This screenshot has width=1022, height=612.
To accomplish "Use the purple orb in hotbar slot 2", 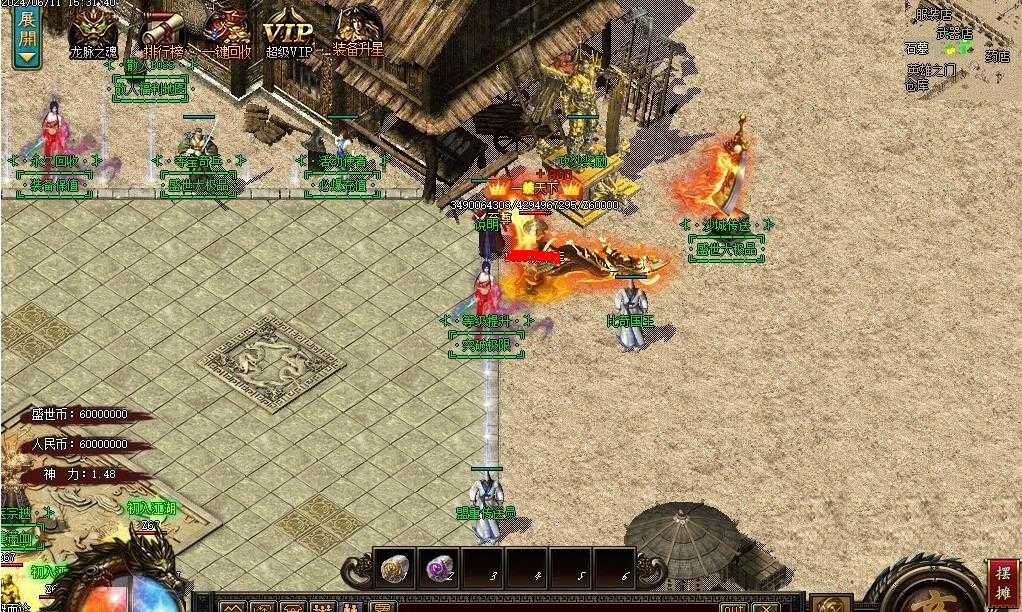I will [438, 568].
